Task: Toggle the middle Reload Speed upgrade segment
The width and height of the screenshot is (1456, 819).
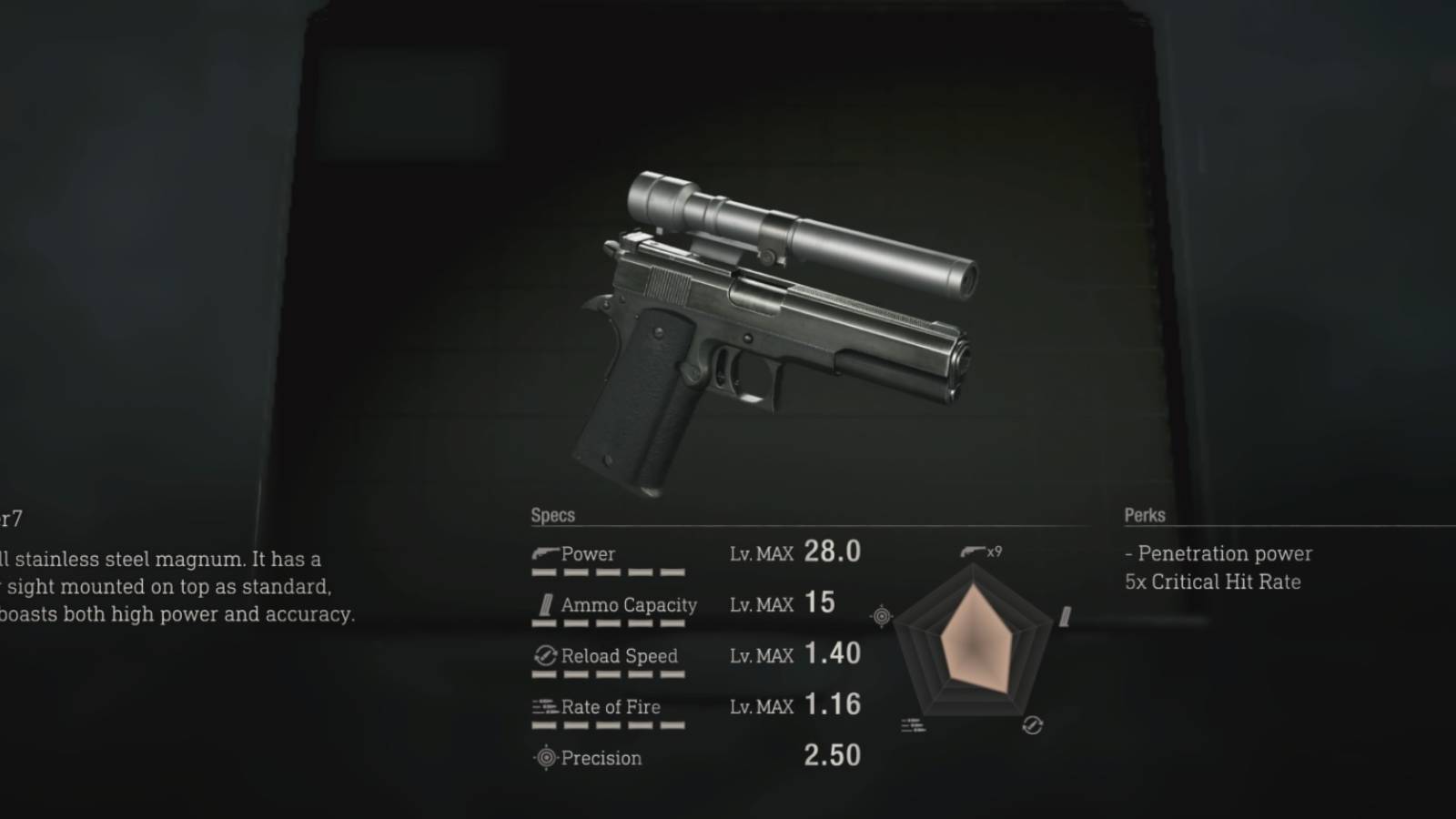Action: tap(608, 675)
